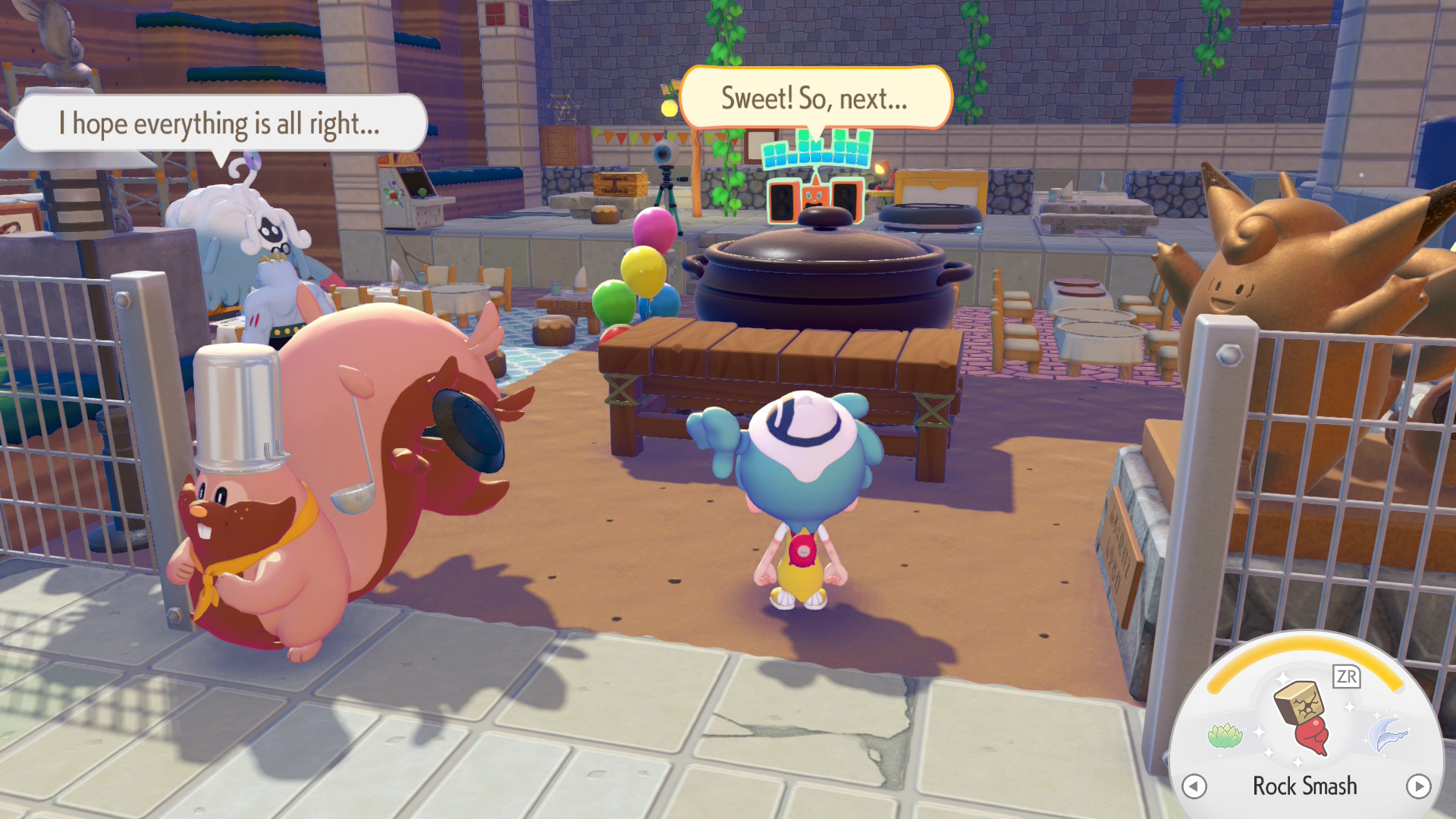This screenshot has height=819, width=1456.
Task: Select the green leafy move icon
Action: click(x=1225, y=735)
